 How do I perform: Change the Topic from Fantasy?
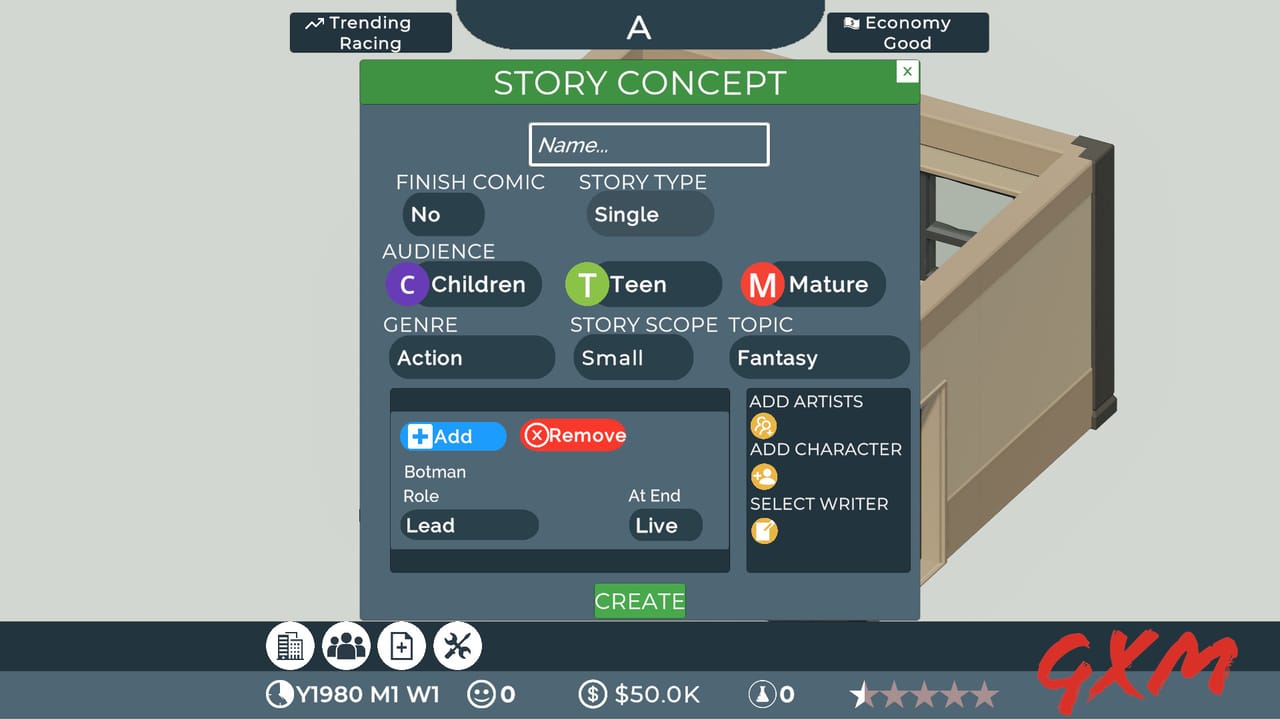coord(818,357)
